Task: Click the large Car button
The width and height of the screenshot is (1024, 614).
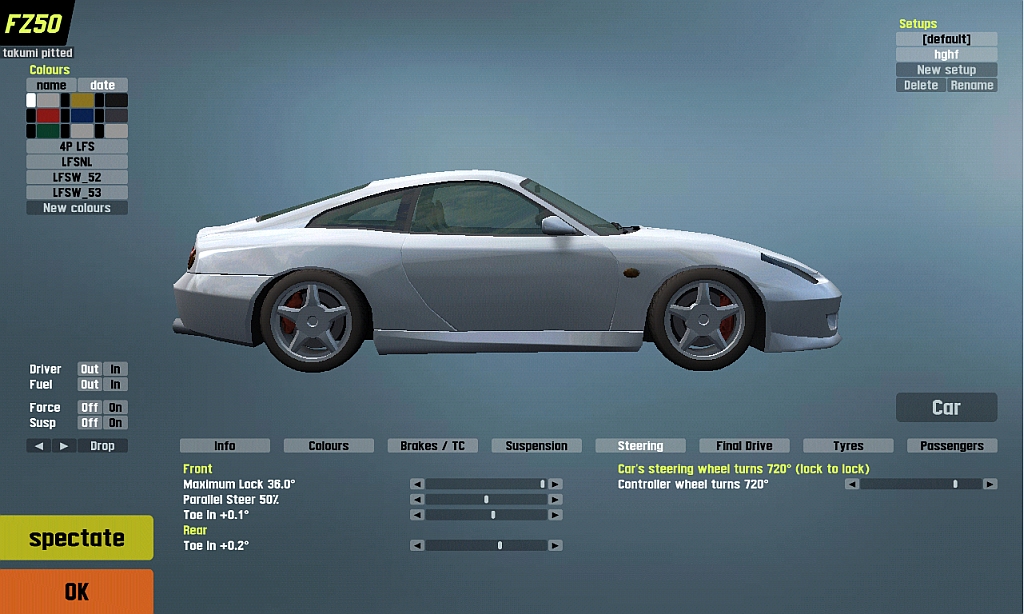Action: click(946, 407)
